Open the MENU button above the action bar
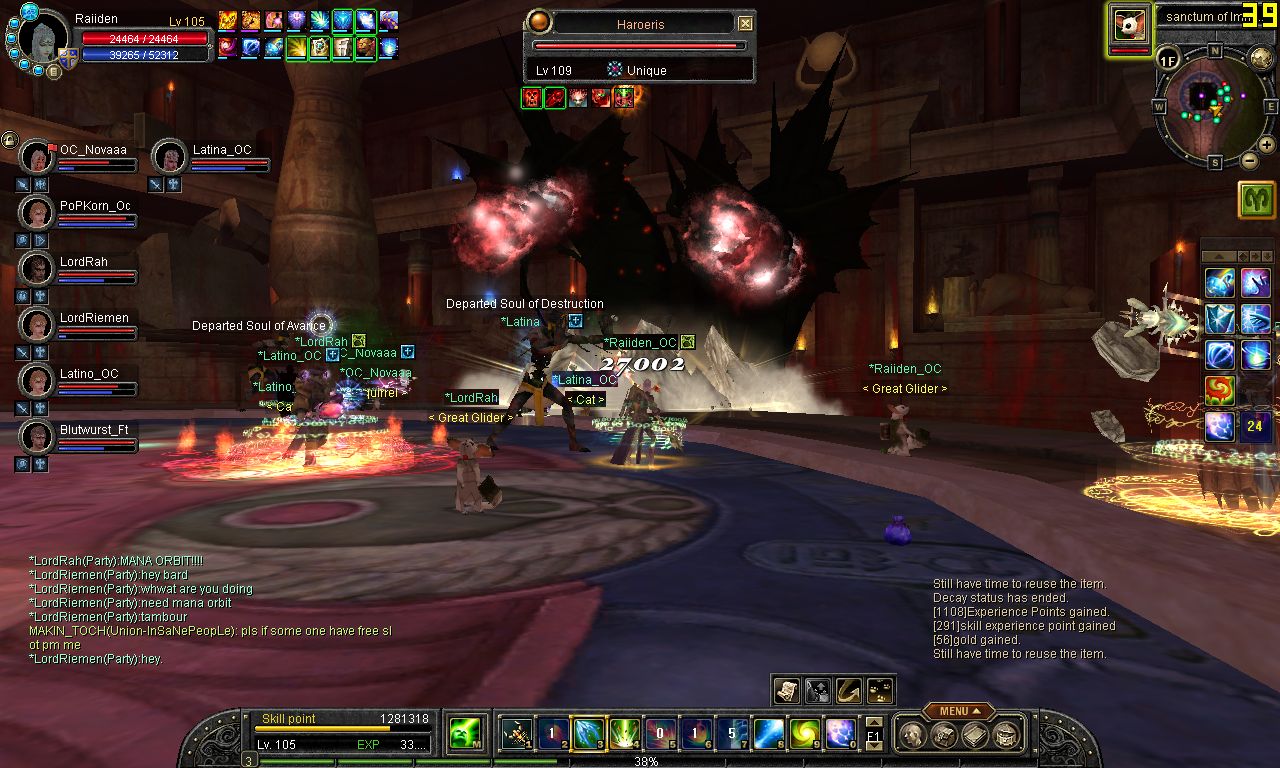 click(958, 711)
